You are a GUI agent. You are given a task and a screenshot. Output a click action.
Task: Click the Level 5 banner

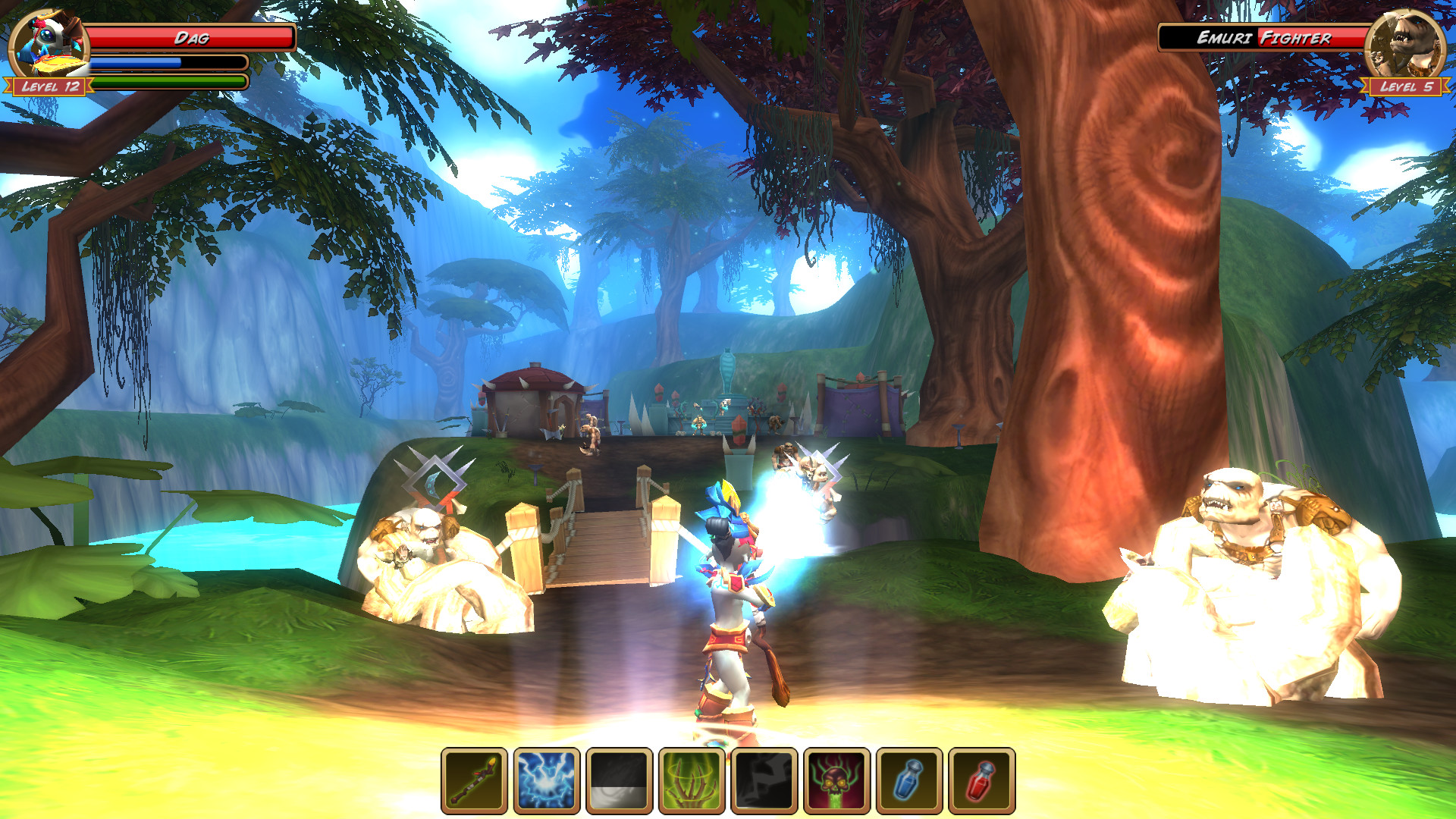pos(1407,87)
